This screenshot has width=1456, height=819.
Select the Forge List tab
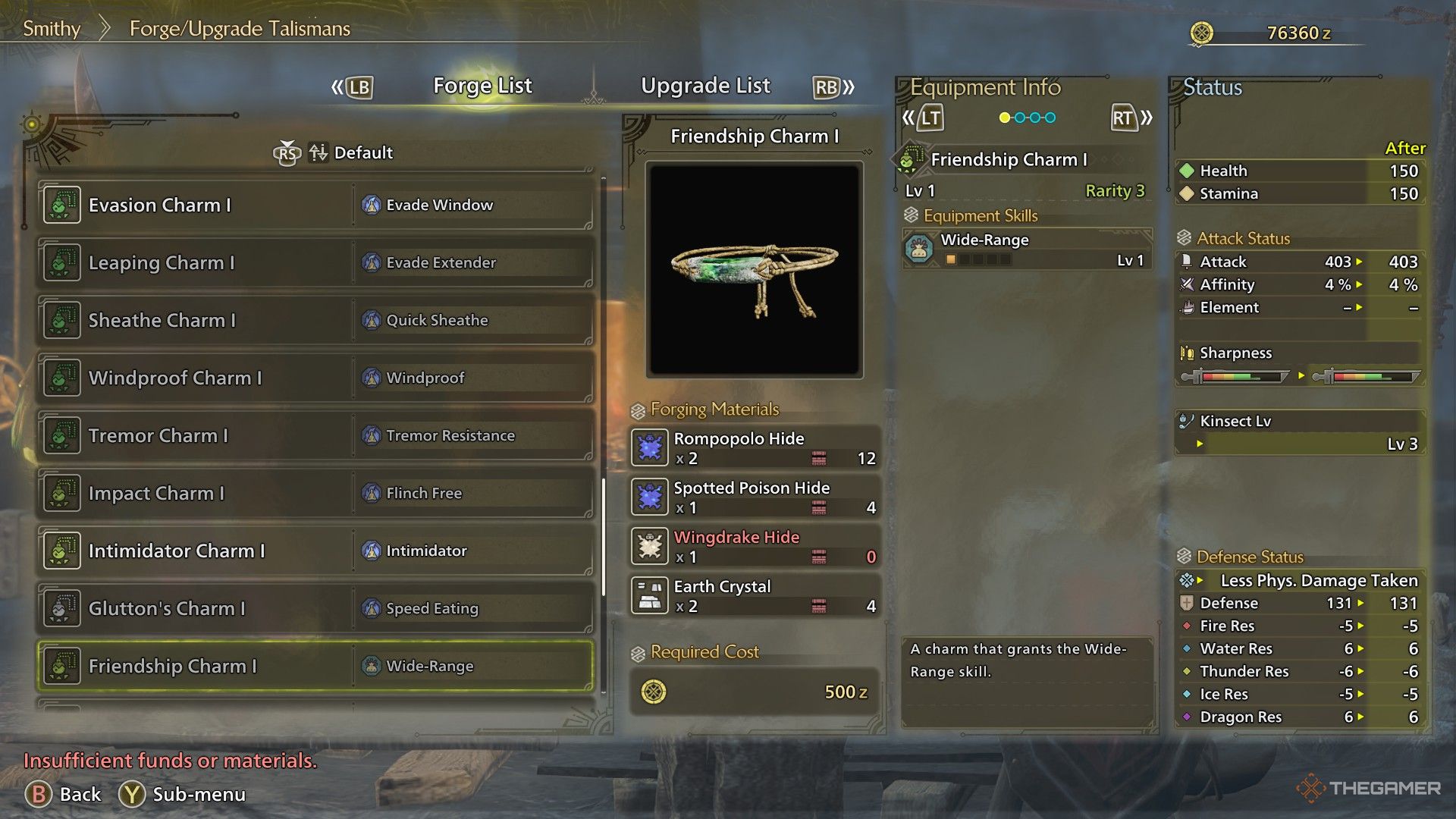pyautogui.click(x=482, y=86)
